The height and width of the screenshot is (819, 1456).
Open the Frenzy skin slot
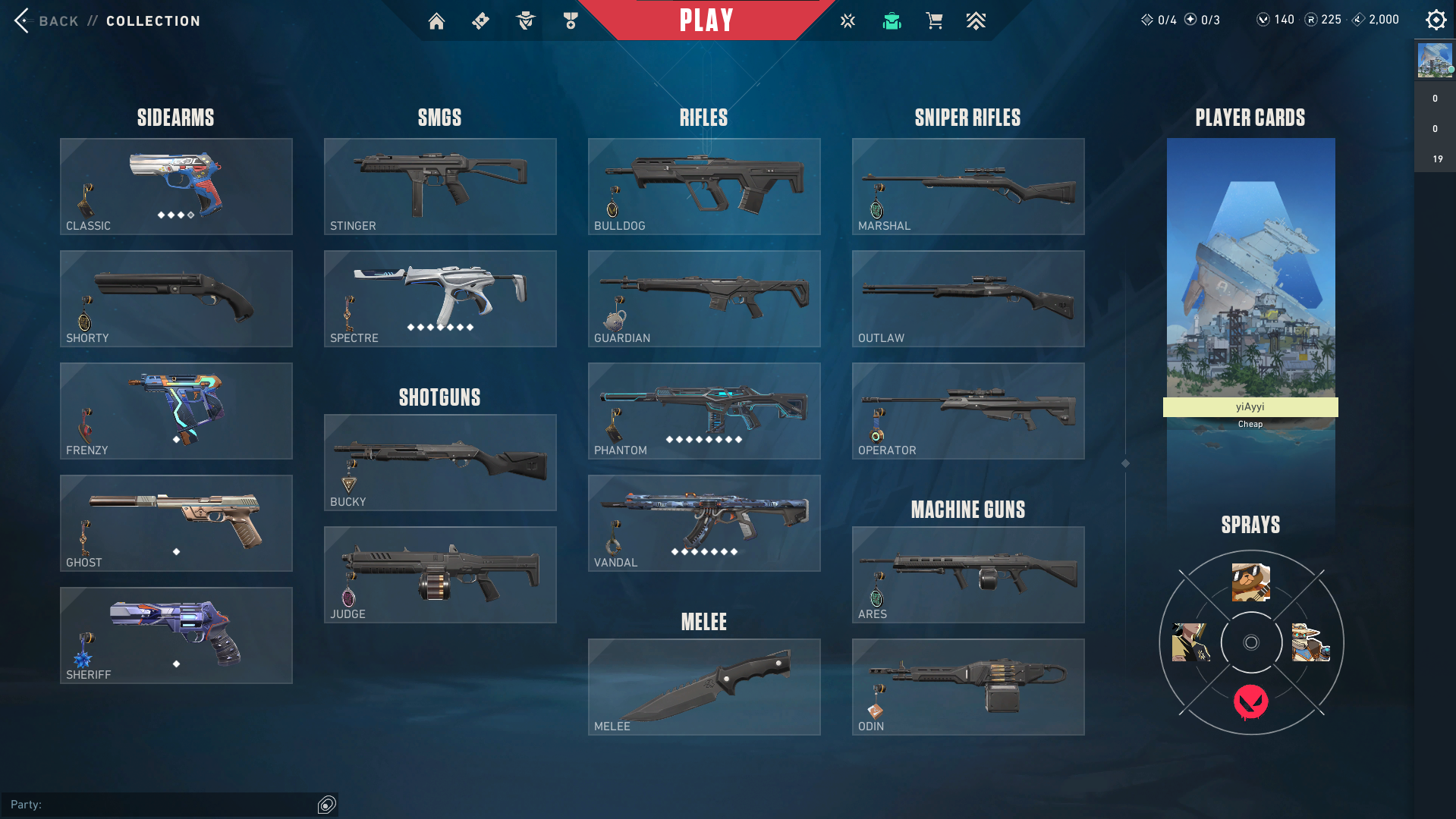click(176, 411)
